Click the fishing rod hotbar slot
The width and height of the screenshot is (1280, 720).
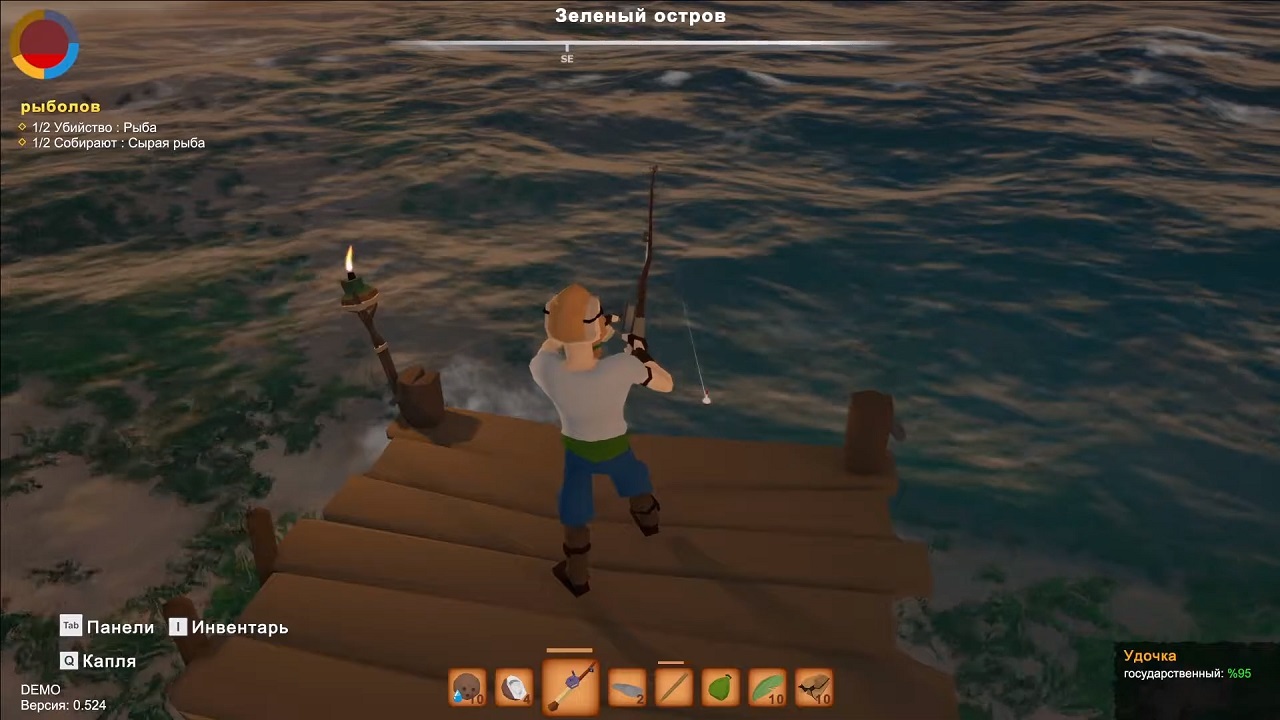pos(570,686)
